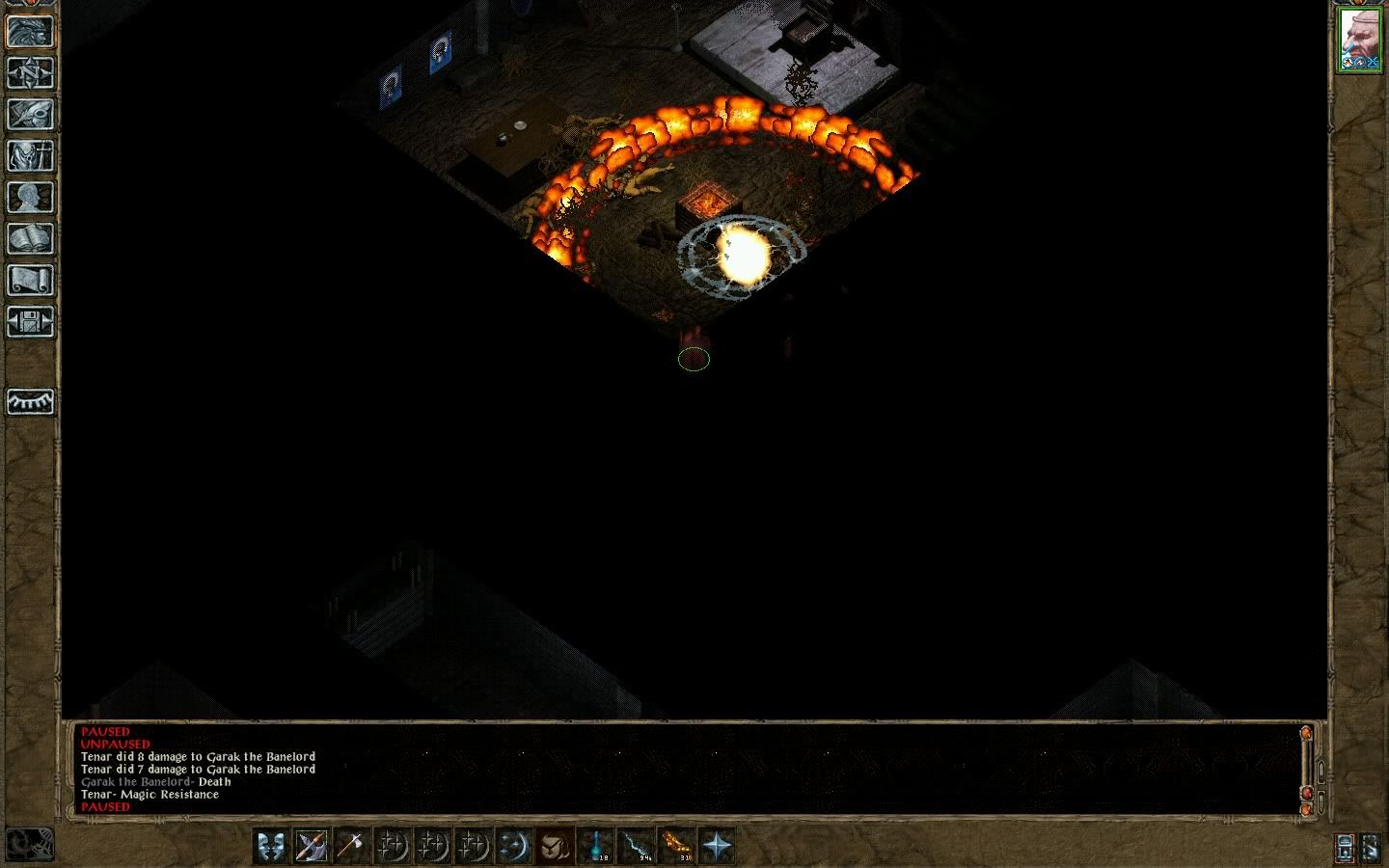Open the journal with the quill icon

[30, 115]
